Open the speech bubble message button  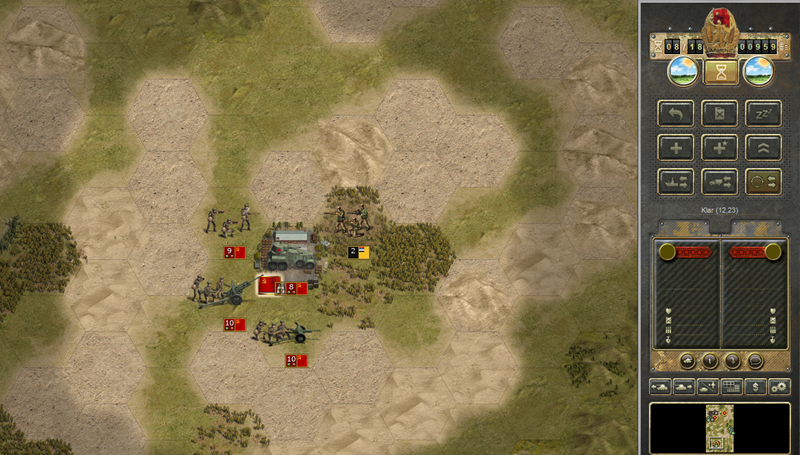pos(755,360)
